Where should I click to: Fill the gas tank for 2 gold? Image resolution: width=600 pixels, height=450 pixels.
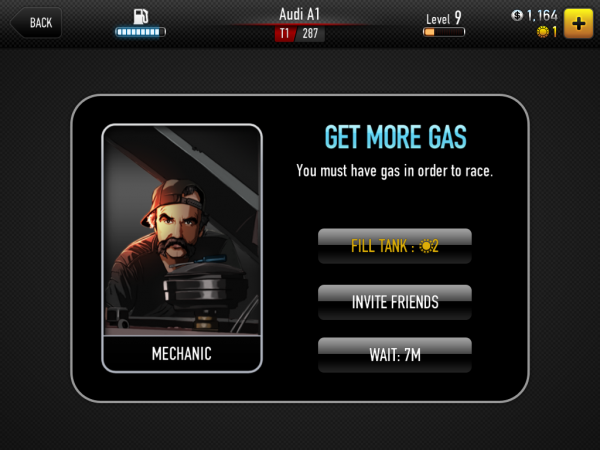point(395,245)
